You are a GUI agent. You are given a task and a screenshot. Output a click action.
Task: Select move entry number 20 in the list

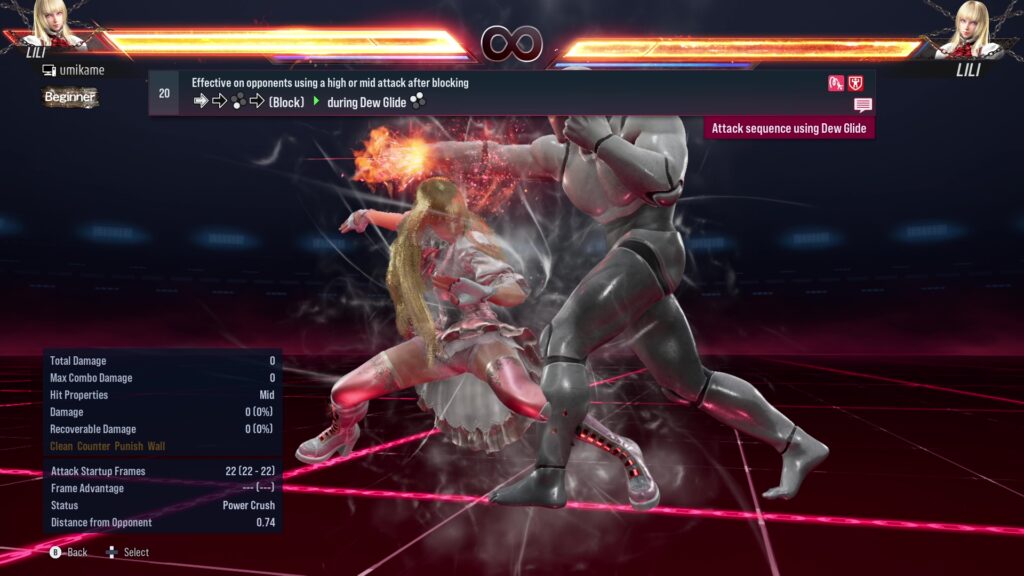point(164,93)
